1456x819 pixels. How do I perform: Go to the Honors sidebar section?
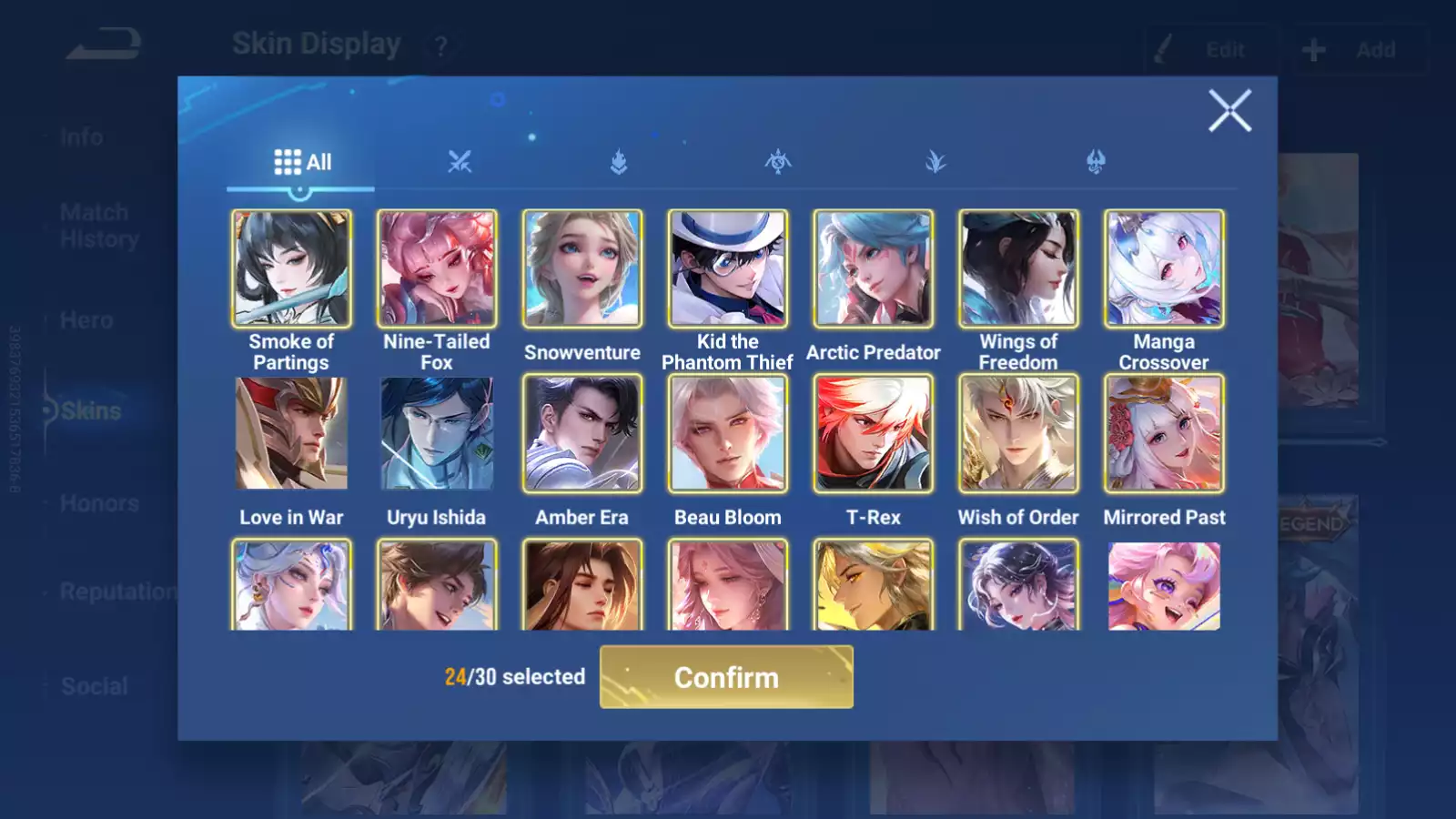pyautogui.click(x=98, y=503)
